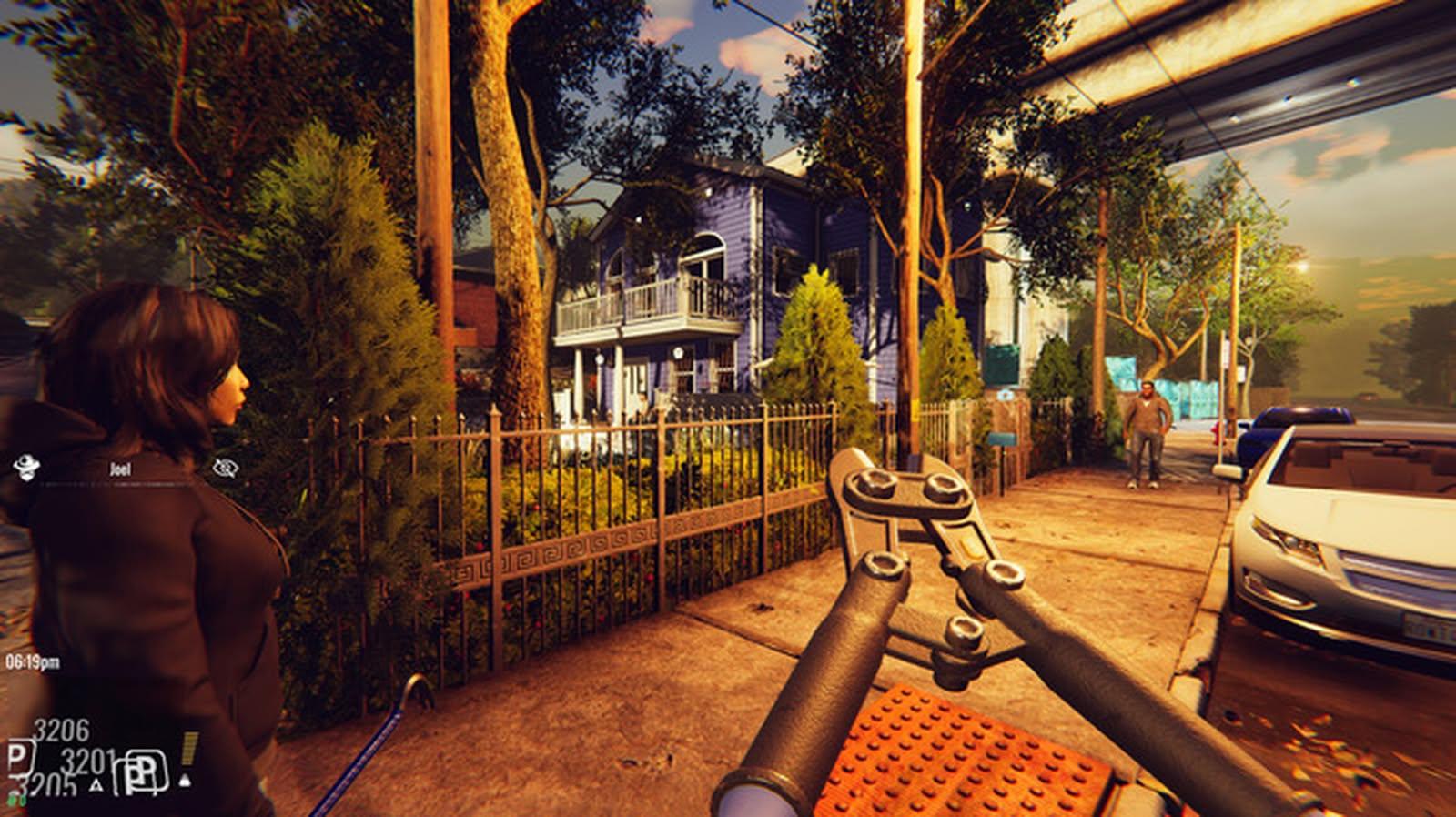Click the small white triangle marker near 3205
1456x817 pixels.
point(96,784)
